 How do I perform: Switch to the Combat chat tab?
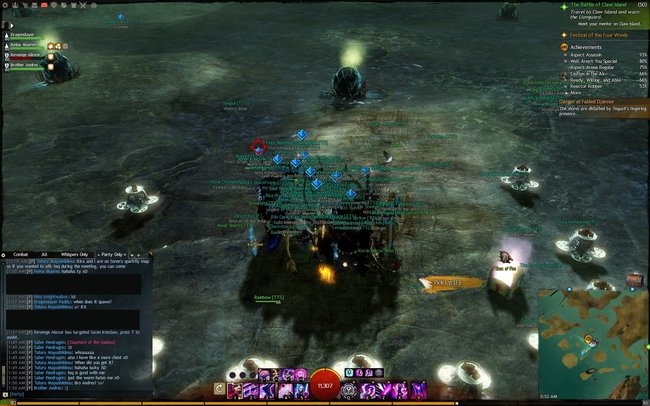click(20, 254)
